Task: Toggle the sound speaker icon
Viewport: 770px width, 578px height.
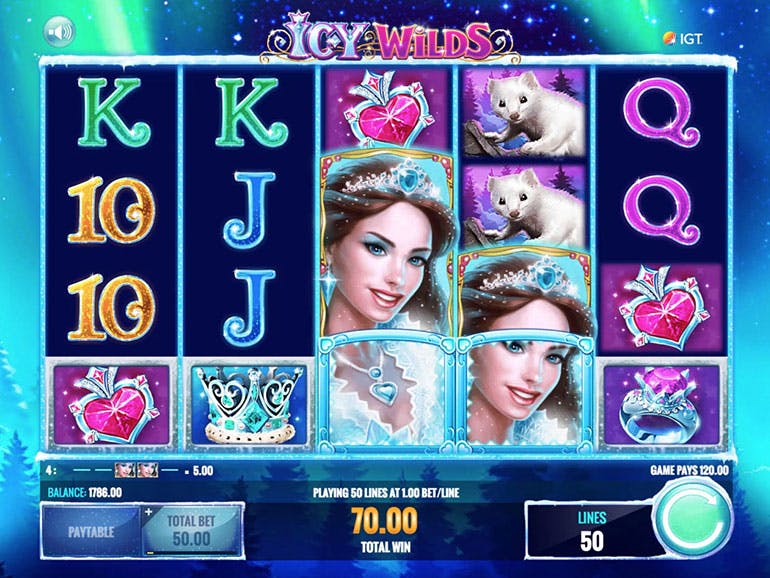Action: click(58, 34)
